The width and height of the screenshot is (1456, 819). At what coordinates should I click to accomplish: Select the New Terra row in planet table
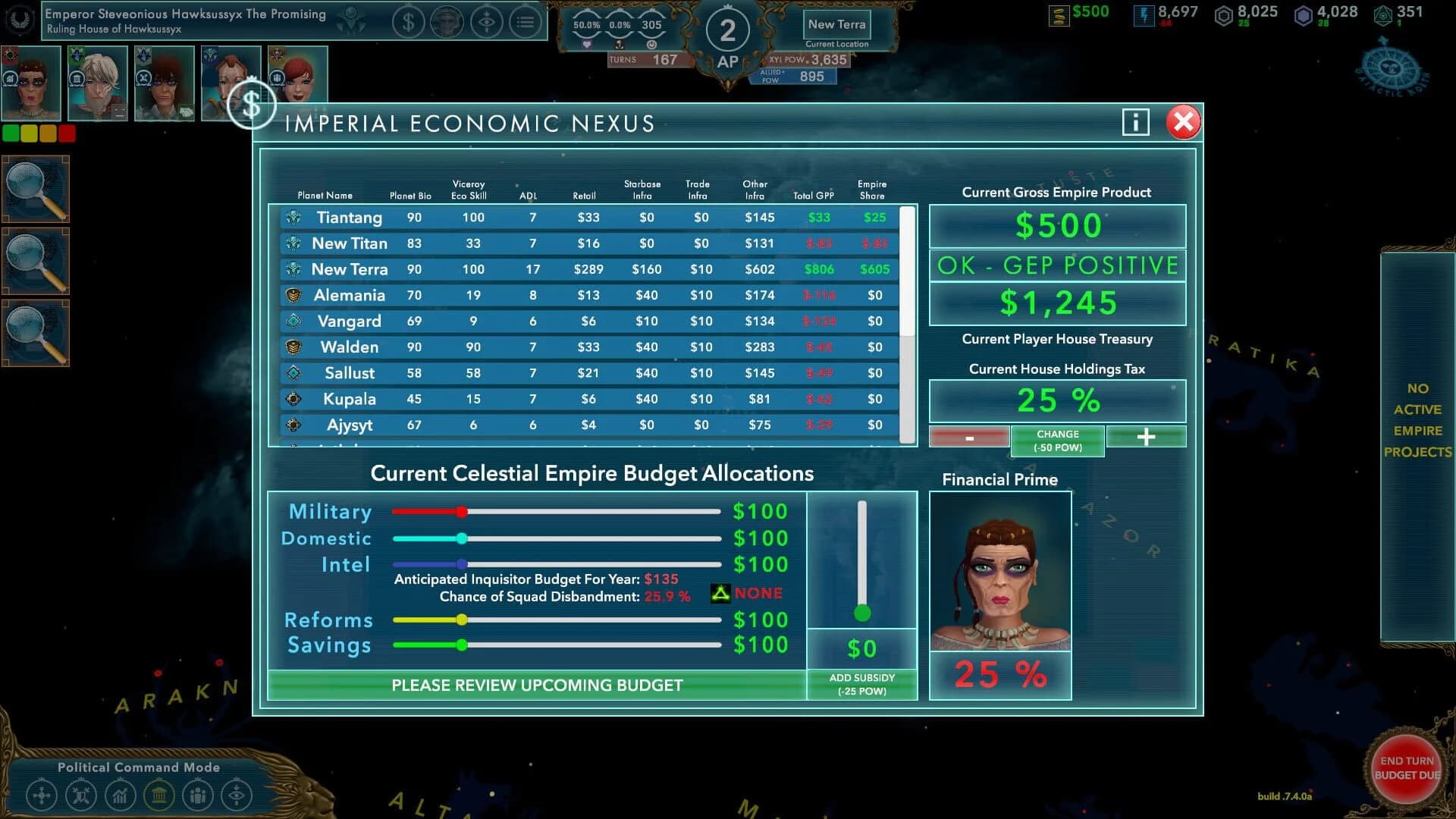point(584,269)
